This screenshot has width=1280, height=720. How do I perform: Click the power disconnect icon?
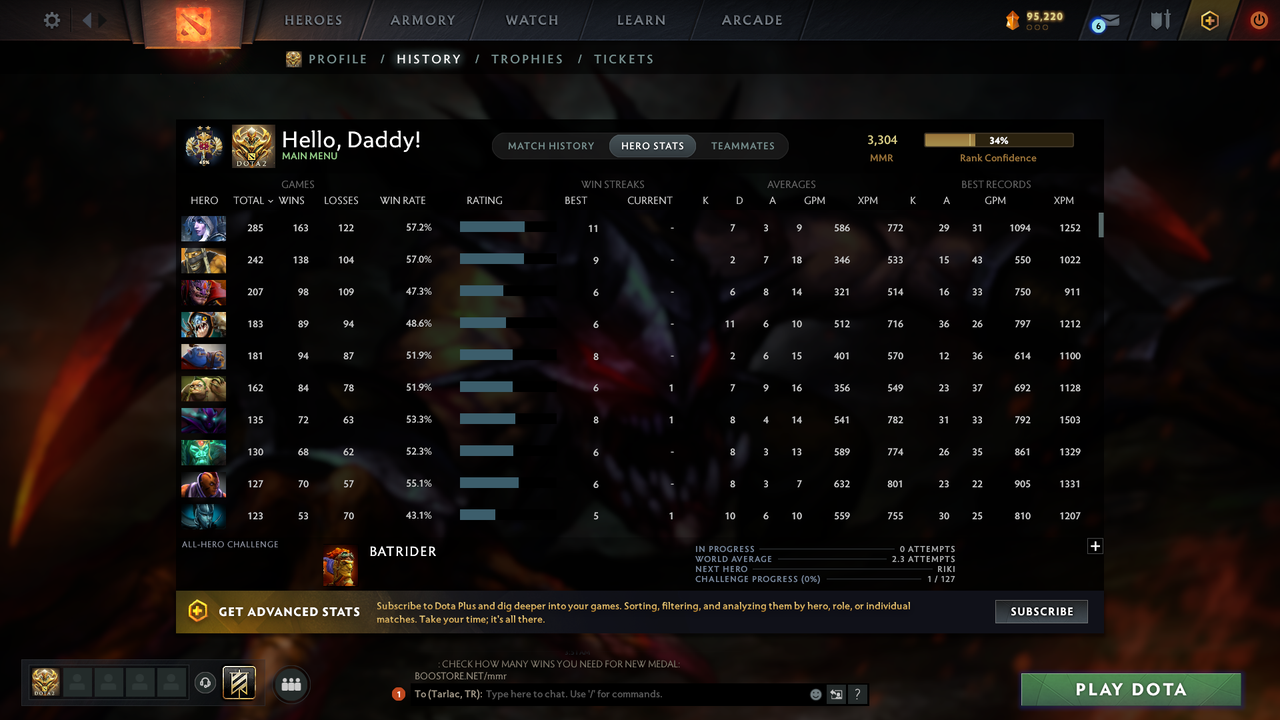(1258, 19)
